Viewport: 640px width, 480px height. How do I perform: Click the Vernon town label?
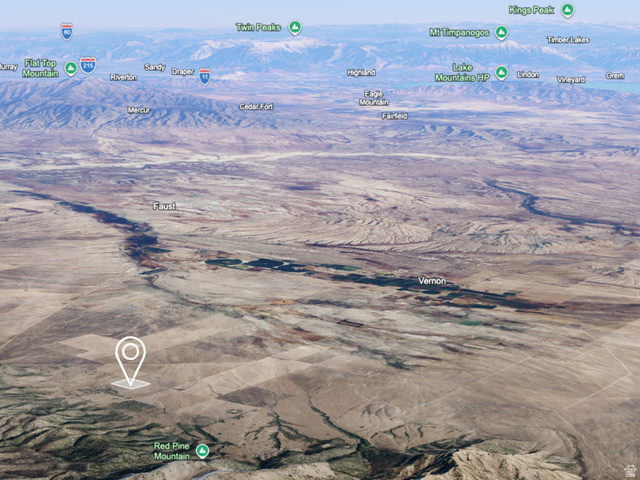tap(432, 281)
